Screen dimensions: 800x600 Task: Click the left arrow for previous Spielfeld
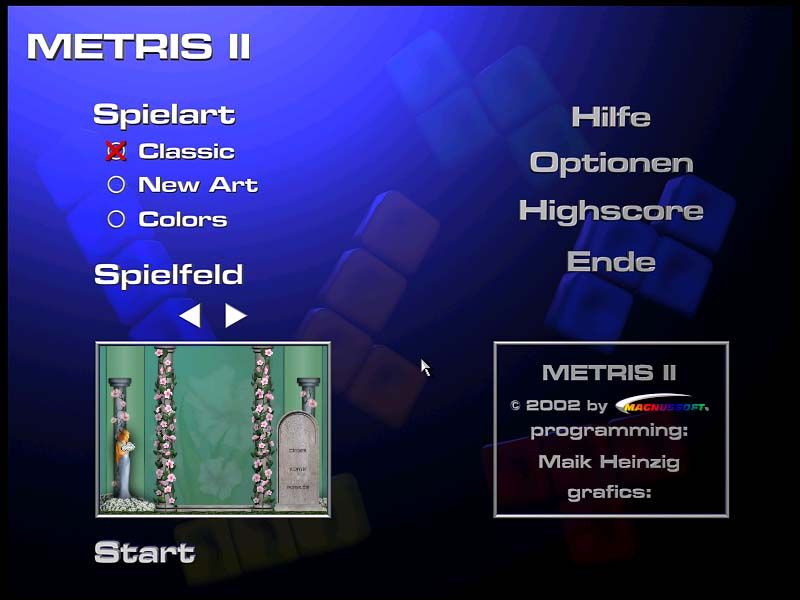pos(190,316)
